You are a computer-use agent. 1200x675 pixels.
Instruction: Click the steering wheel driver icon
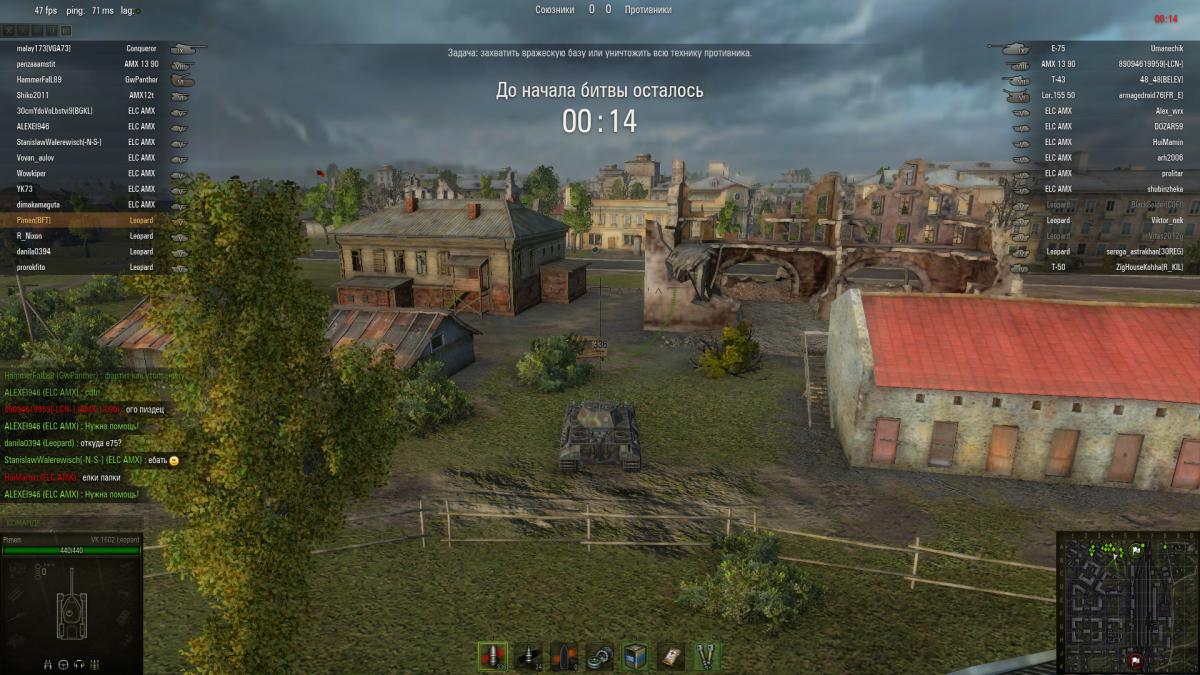(x=63, y=664)
